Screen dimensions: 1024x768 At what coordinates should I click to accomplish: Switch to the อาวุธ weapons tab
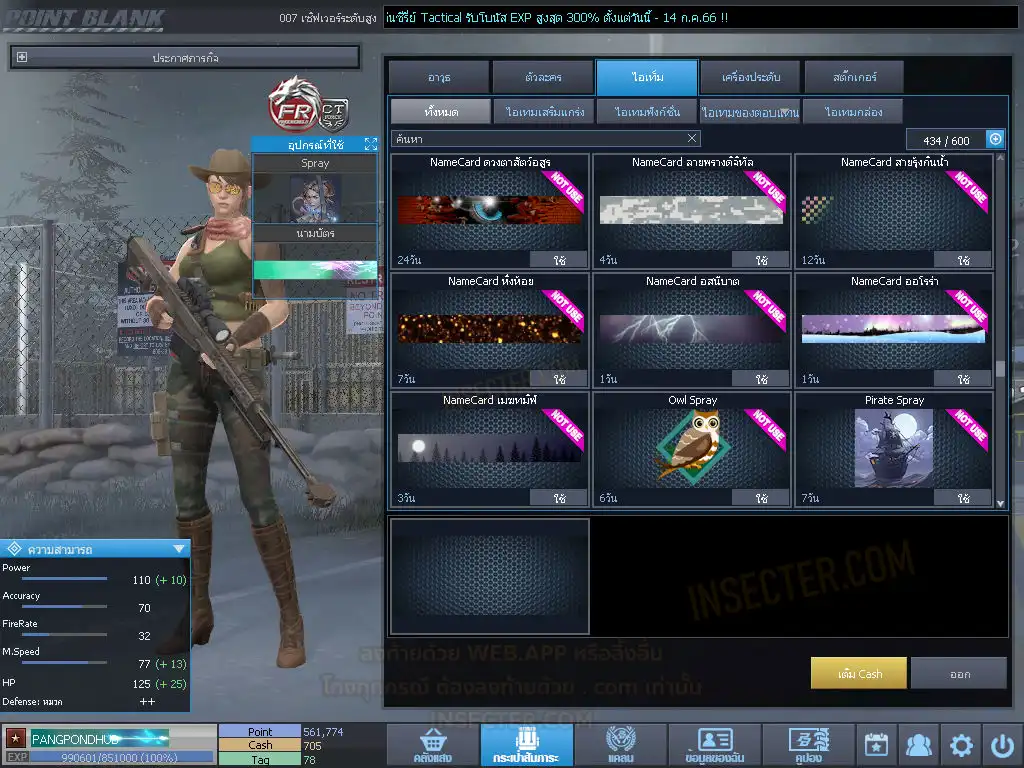coord(439,77)
